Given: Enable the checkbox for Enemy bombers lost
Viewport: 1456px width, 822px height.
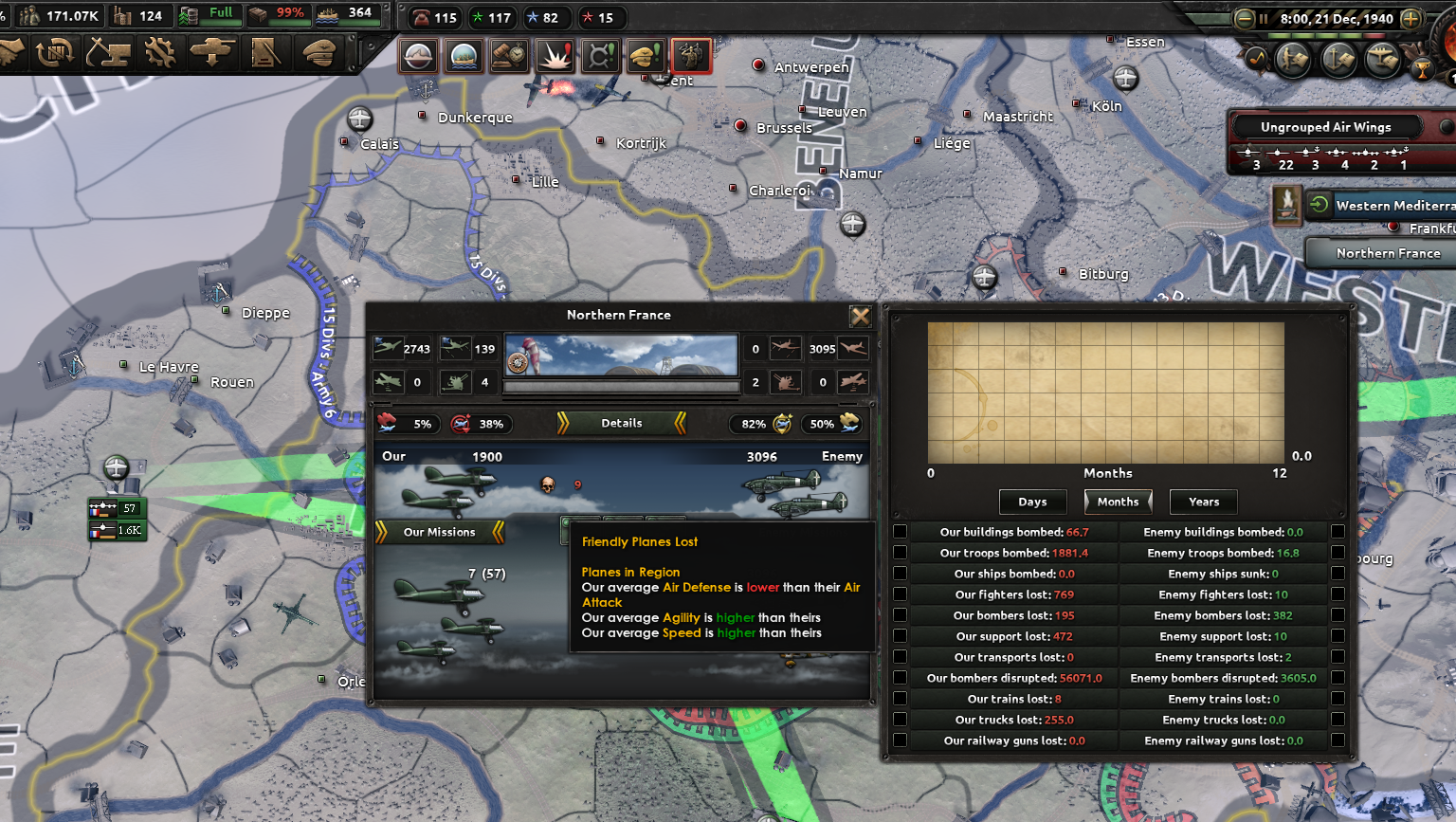Looking at the screenshot, I should pyautogui.click(x=1338, y=615).
